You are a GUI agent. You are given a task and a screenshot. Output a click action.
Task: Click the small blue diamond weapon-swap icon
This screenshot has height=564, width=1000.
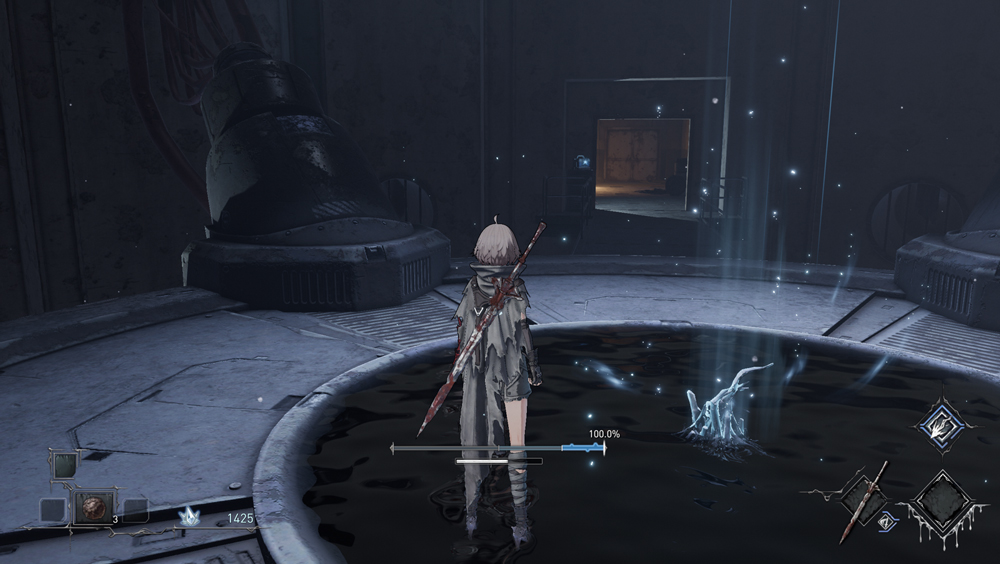tap(885, 520)
